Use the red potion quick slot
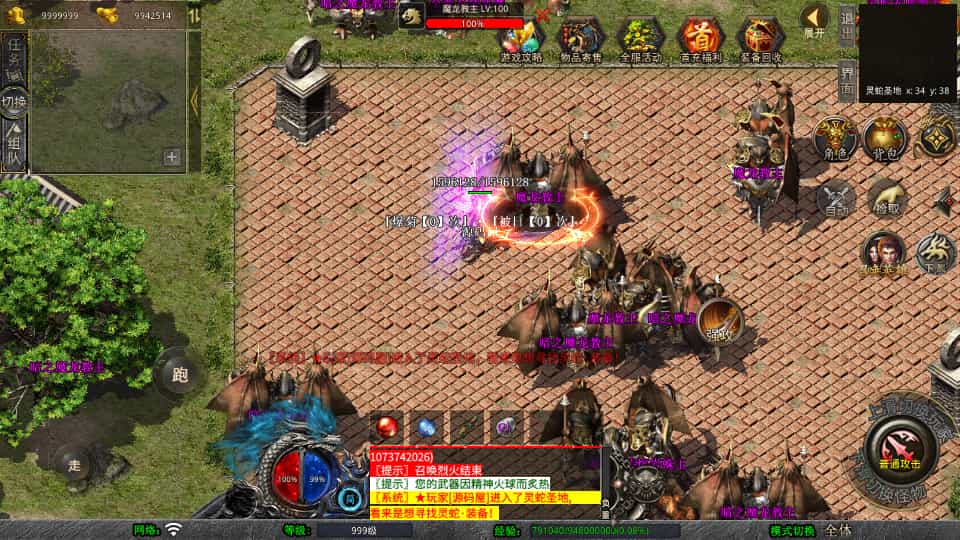The width and height of the screenshot is (960, 540). coord(386,425)
